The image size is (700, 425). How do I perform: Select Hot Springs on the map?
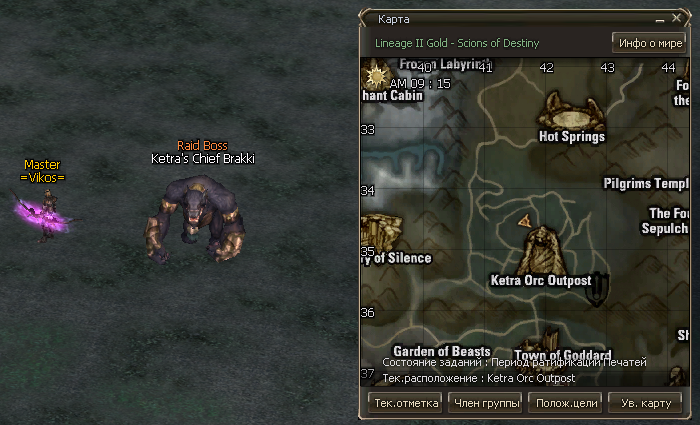click(x=571, y=136)
